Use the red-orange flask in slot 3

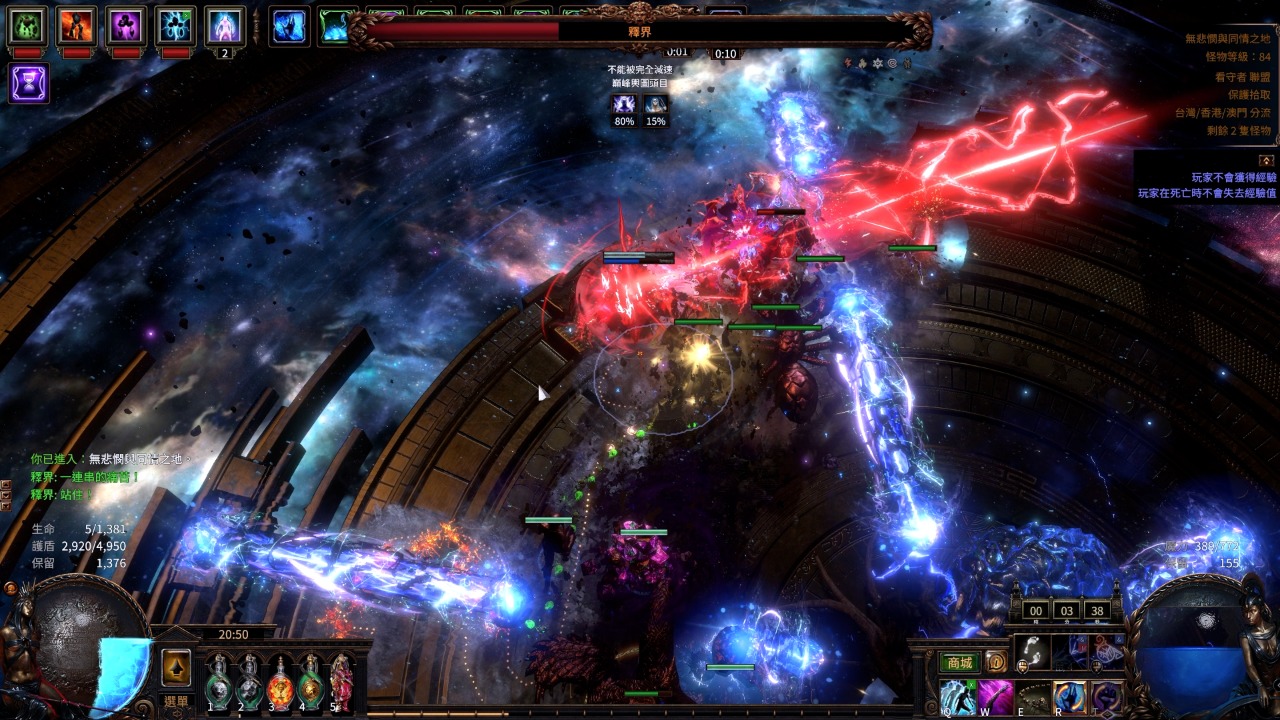(x=280, y=681)
